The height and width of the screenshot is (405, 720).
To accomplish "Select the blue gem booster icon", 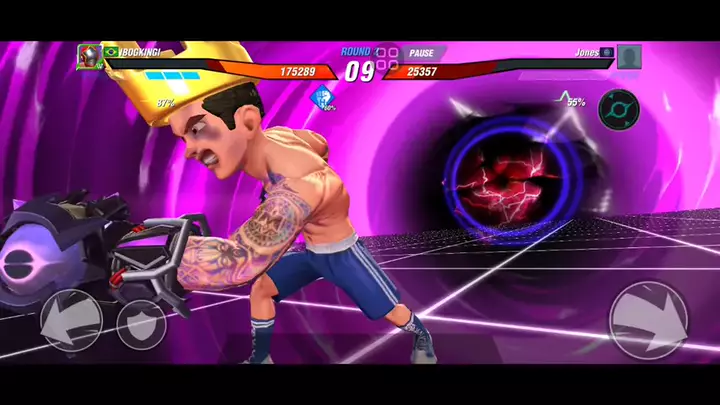I will point(321,98).
